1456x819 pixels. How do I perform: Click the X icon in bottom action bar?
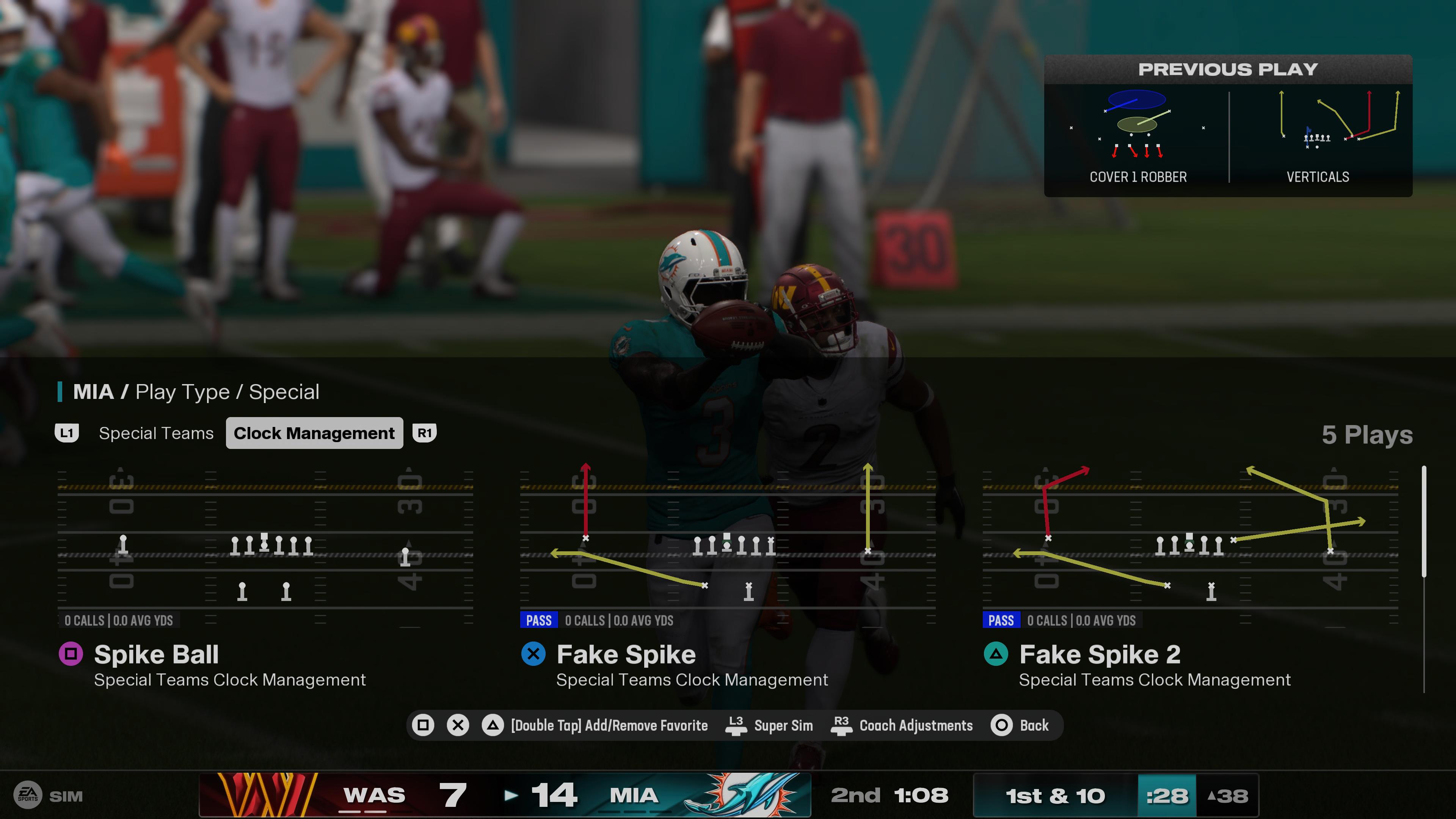[457, 725]
